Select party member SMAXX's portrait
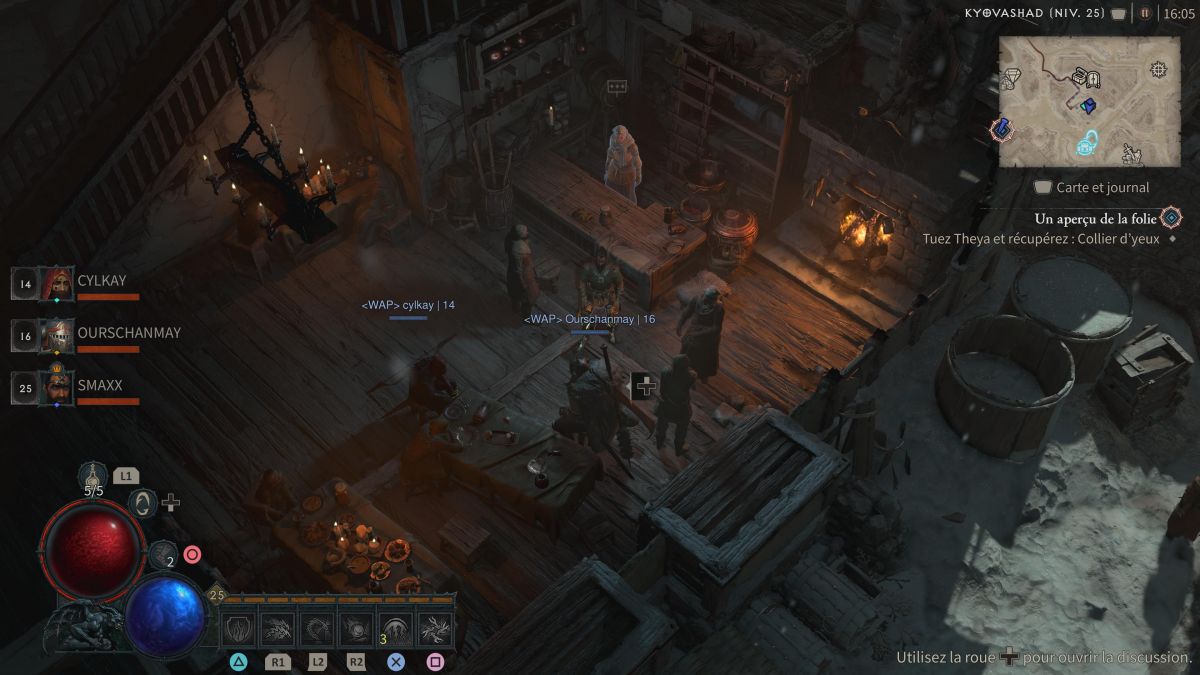 click(57, 387)
